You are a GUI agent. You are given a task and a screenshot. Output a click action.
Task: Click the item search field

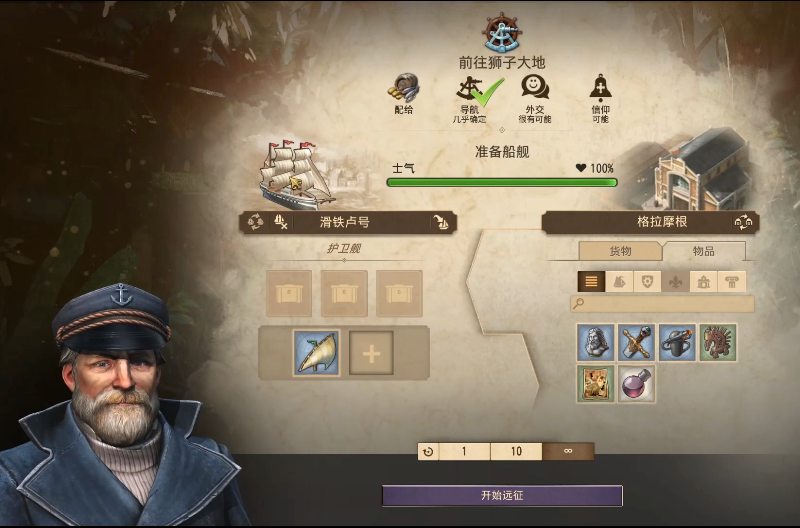click(662, 303)
